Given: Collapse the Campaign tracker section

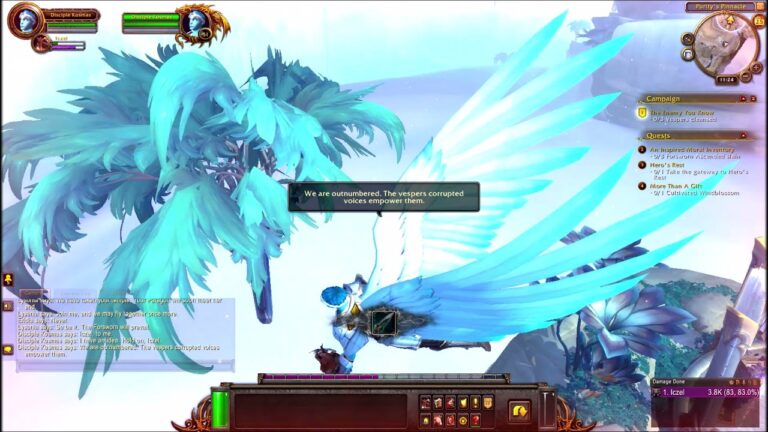Looking at the screenshot, I should click(x=744, y=99).
